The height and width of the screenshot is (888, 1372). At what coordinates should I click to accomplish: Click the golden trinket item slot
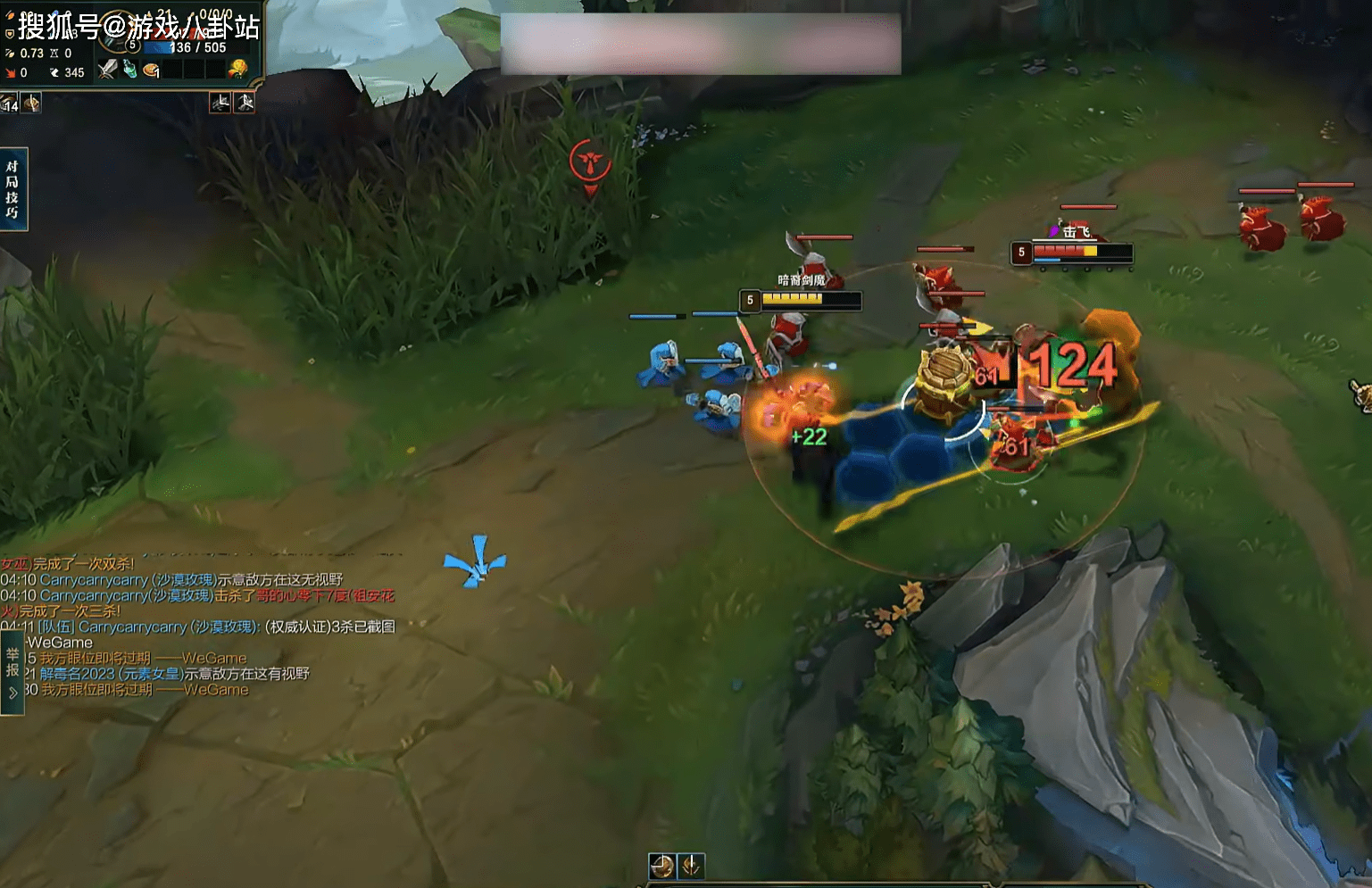pos(237,69)
